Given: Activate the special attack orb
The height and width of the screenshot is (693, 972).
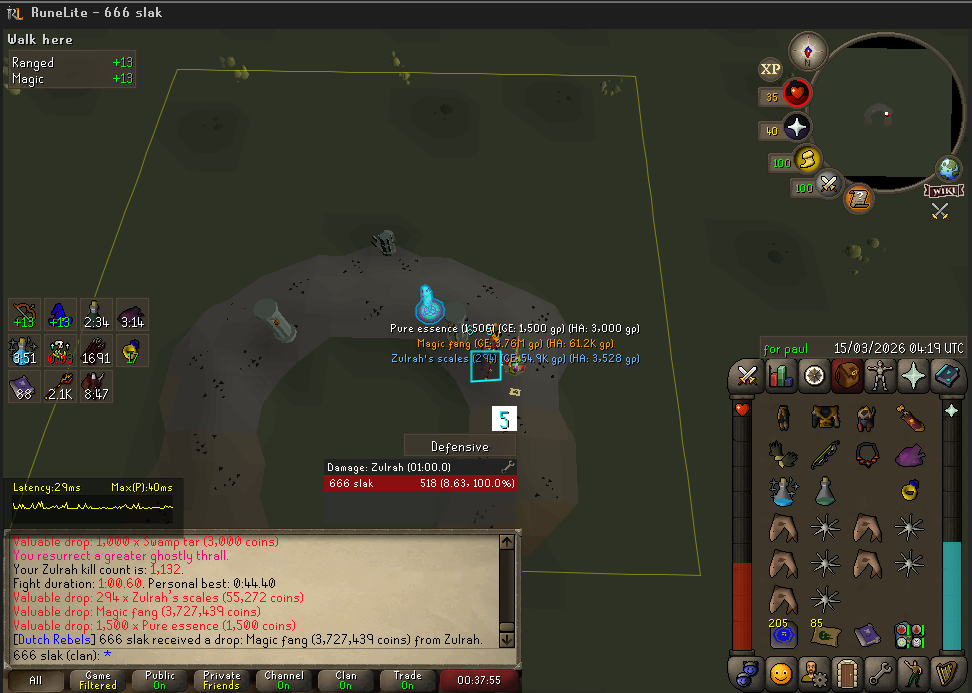Looking at the screenshot, I should click(829, 185).
